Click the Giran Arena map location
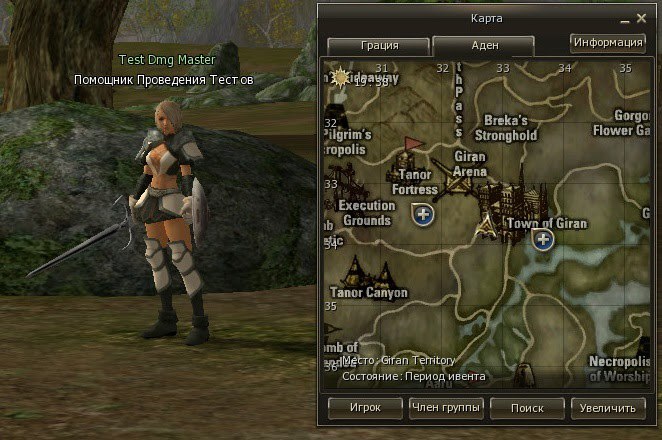The height and width of the screenshot is (440, 662). coord(469,164)
